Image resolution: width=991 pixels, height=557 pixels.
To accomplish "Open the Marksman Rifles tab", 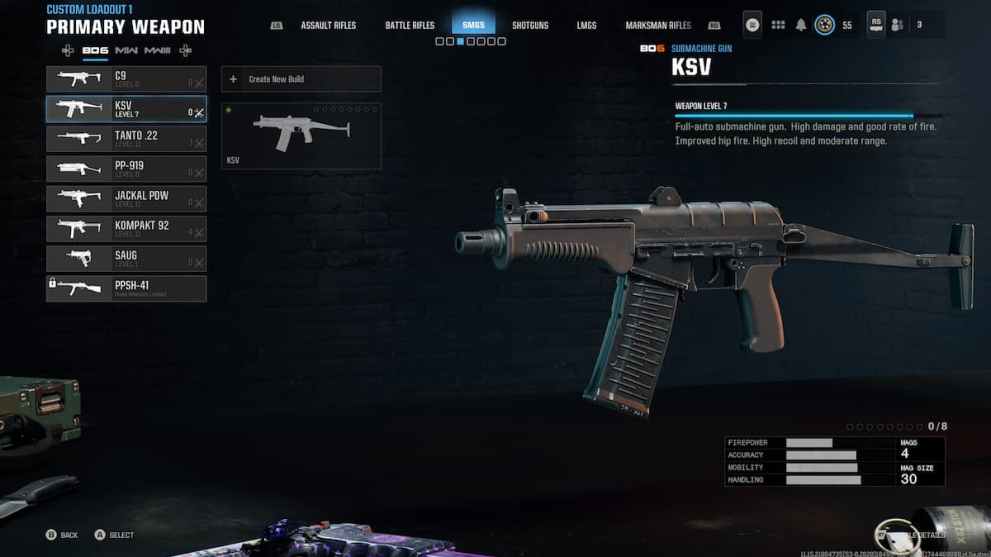I will point(658,25).
